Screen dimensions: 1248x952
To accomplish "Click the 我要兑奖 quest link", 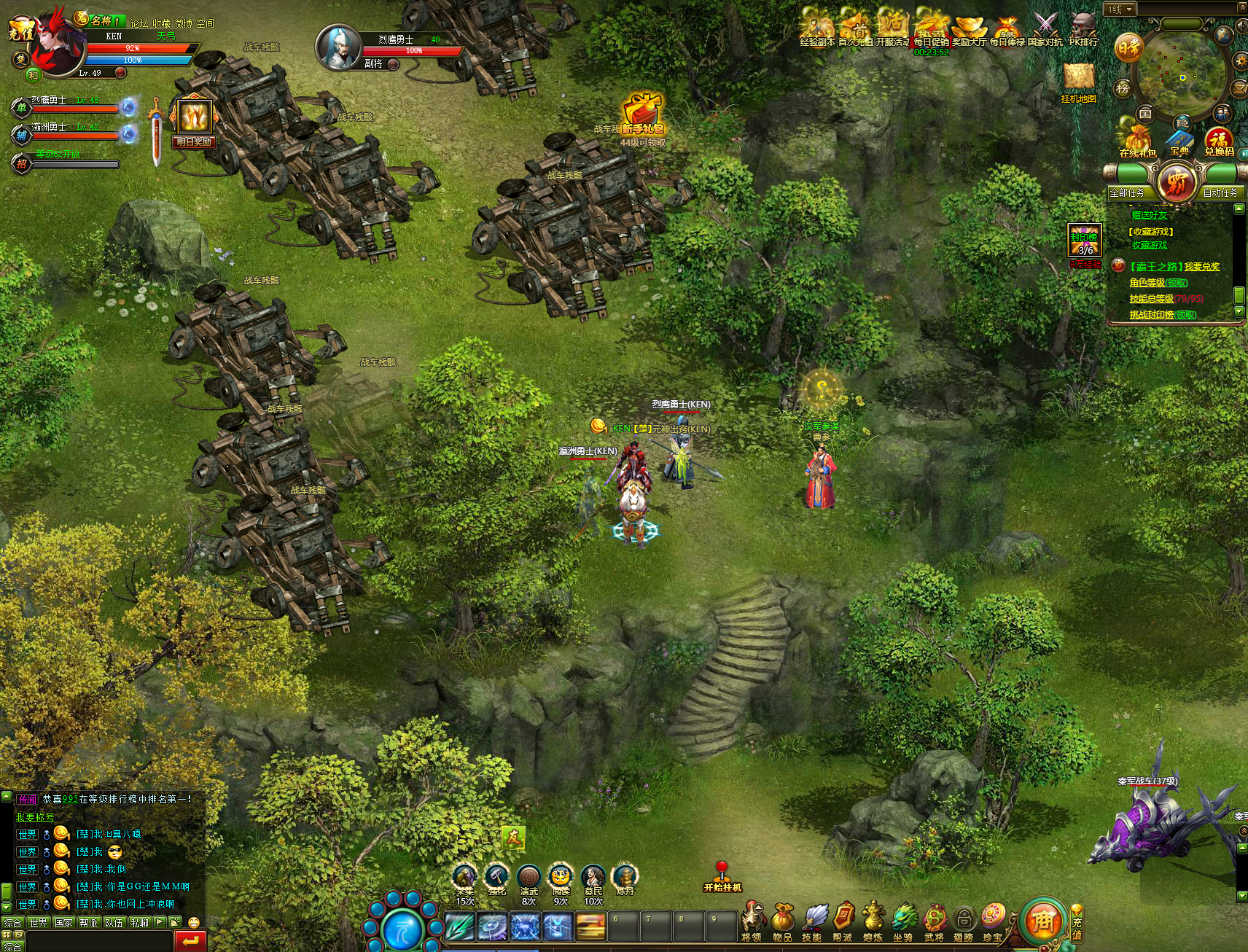I will coord(1201,267).
